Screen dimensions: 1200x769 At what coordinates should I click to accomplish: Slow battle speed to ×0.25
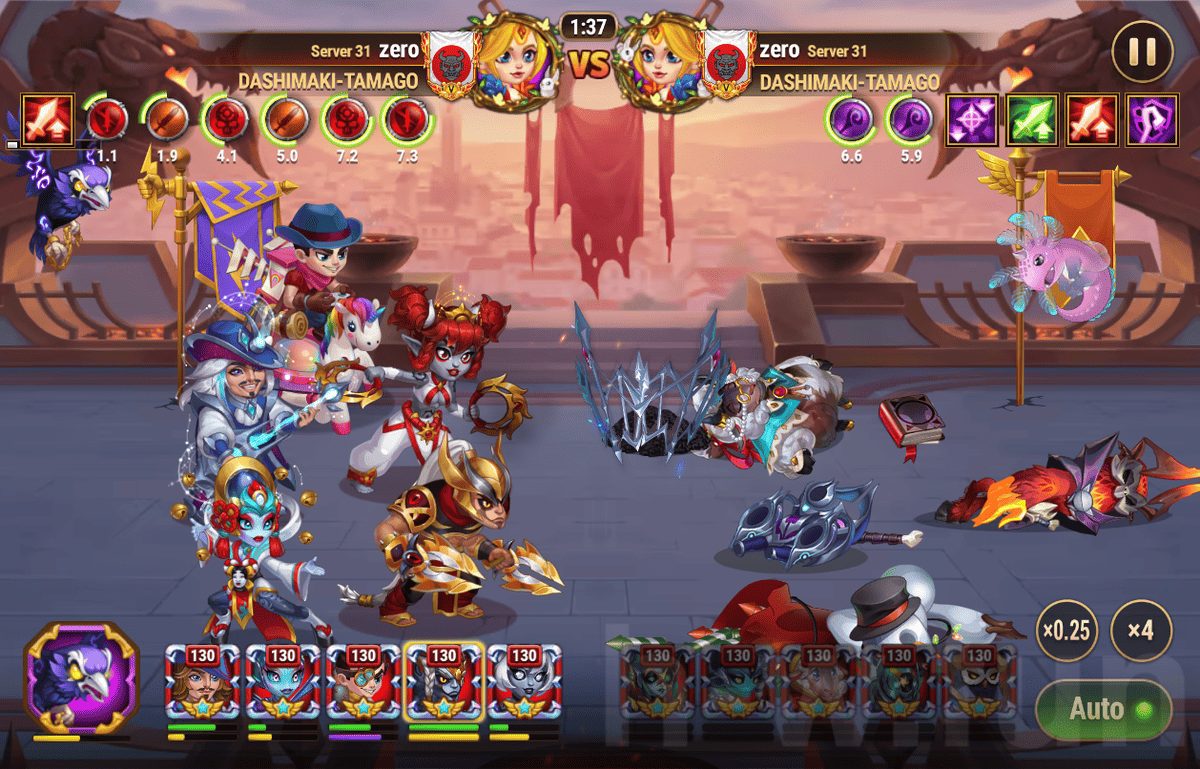[x=1065, y=631]
